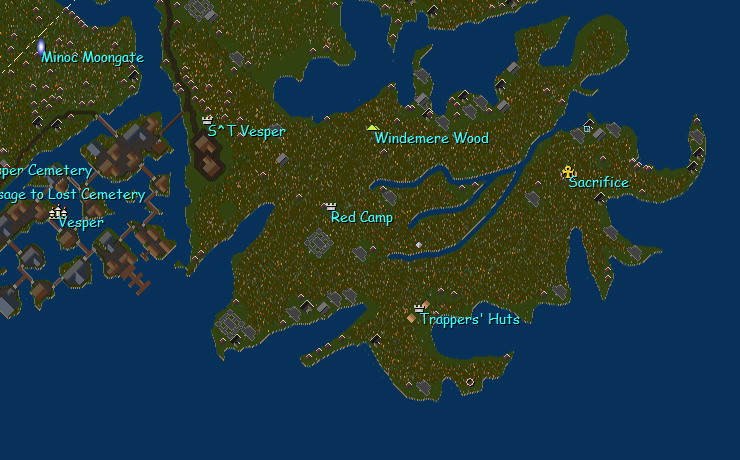Select the Minoc Moongate map marker
The width and height of the screenshot is (740, 460).
pyautogui.click(x=41, y=46)
